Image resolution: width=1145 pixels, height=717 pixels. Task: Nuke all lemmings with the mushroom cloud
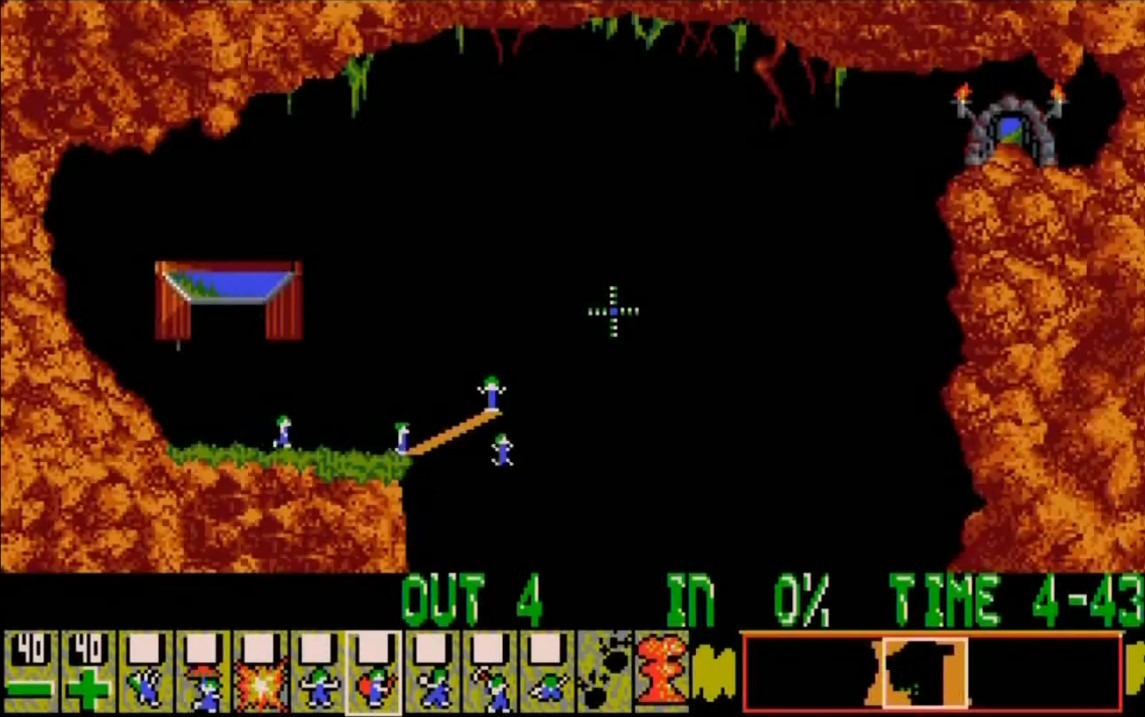(x=661, y=672)
